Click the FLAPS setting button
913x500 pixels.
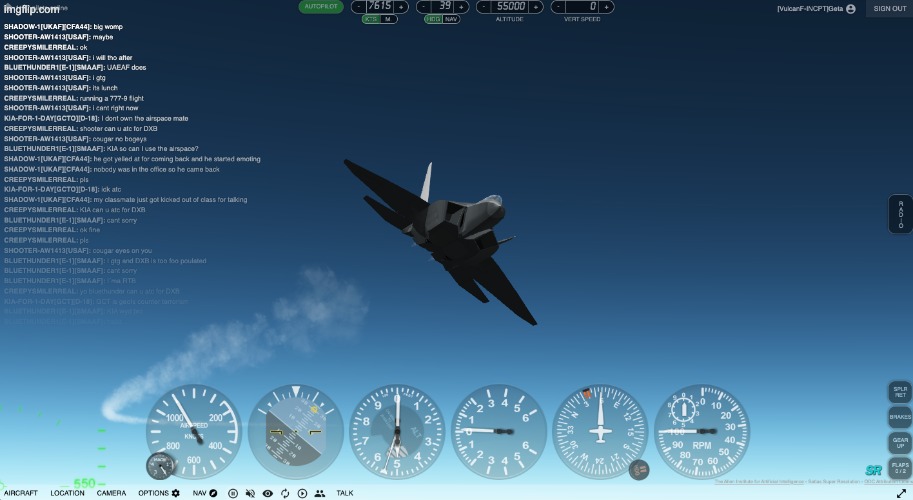coord(900,467)
